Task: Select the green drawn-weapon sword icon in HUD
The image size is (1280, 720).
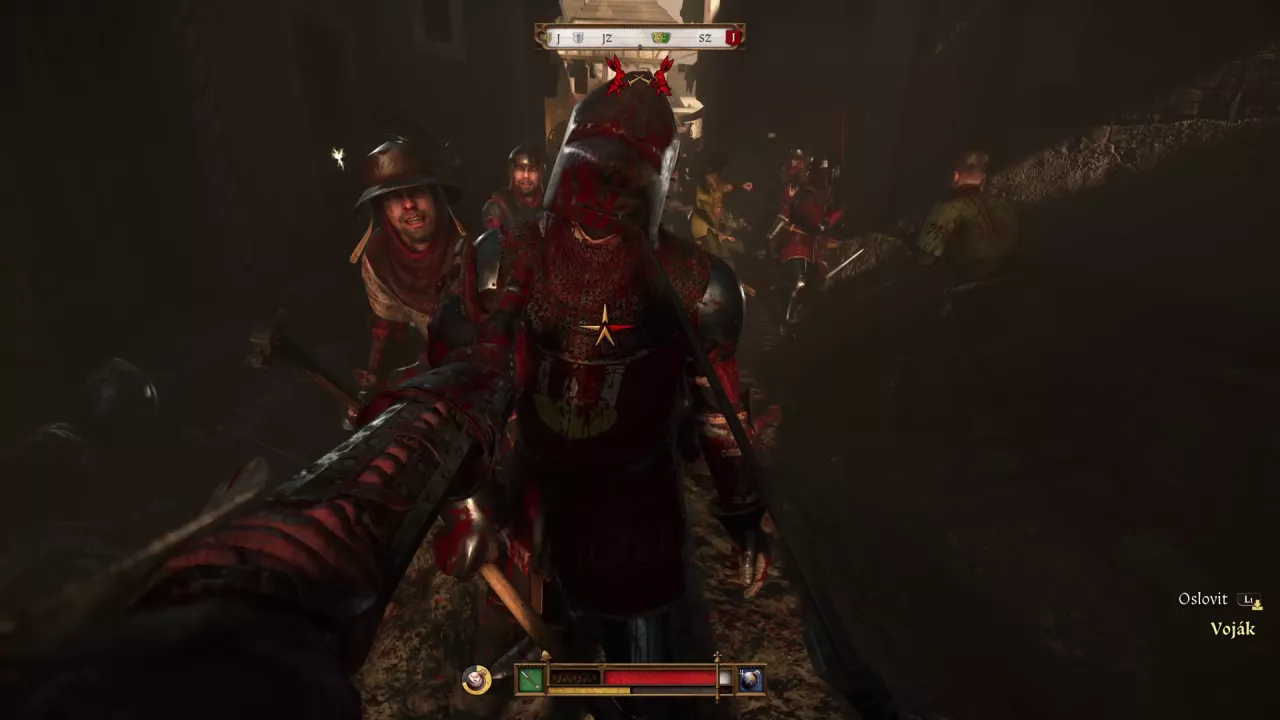Action: tap(531, 678)
